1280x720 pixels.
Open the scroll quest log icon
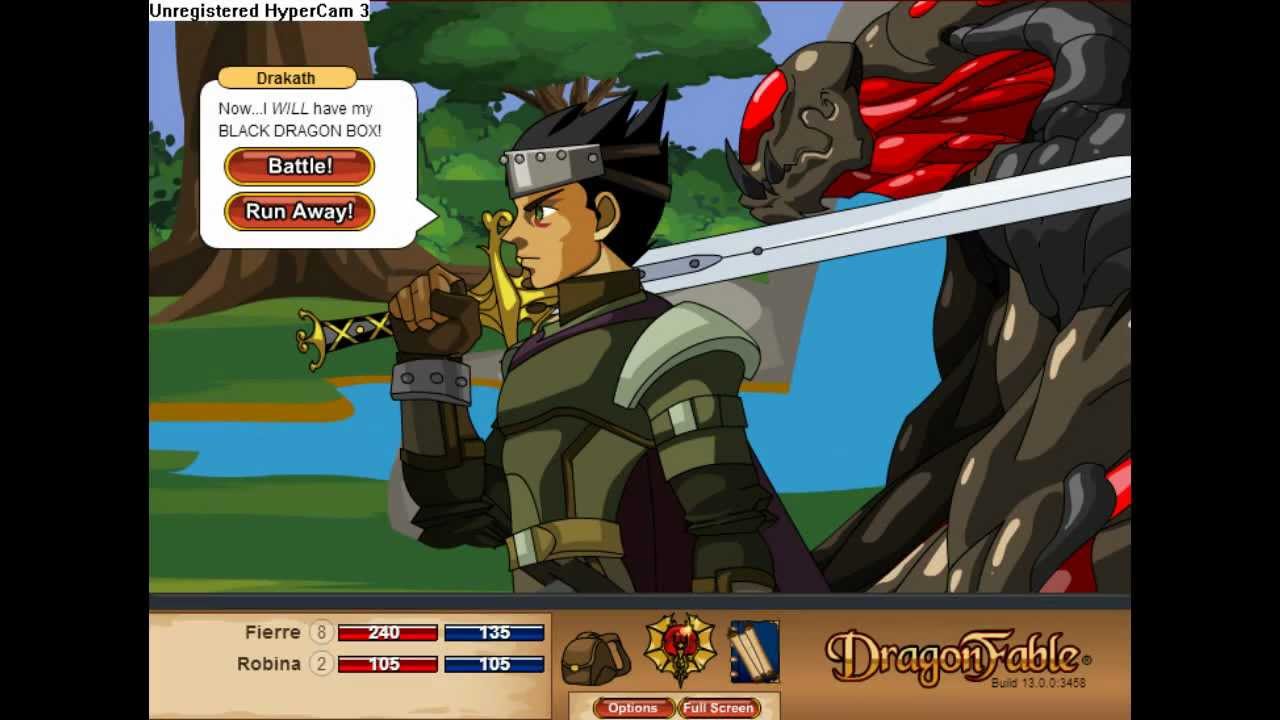pyautogui.click(x=755, y=652)
